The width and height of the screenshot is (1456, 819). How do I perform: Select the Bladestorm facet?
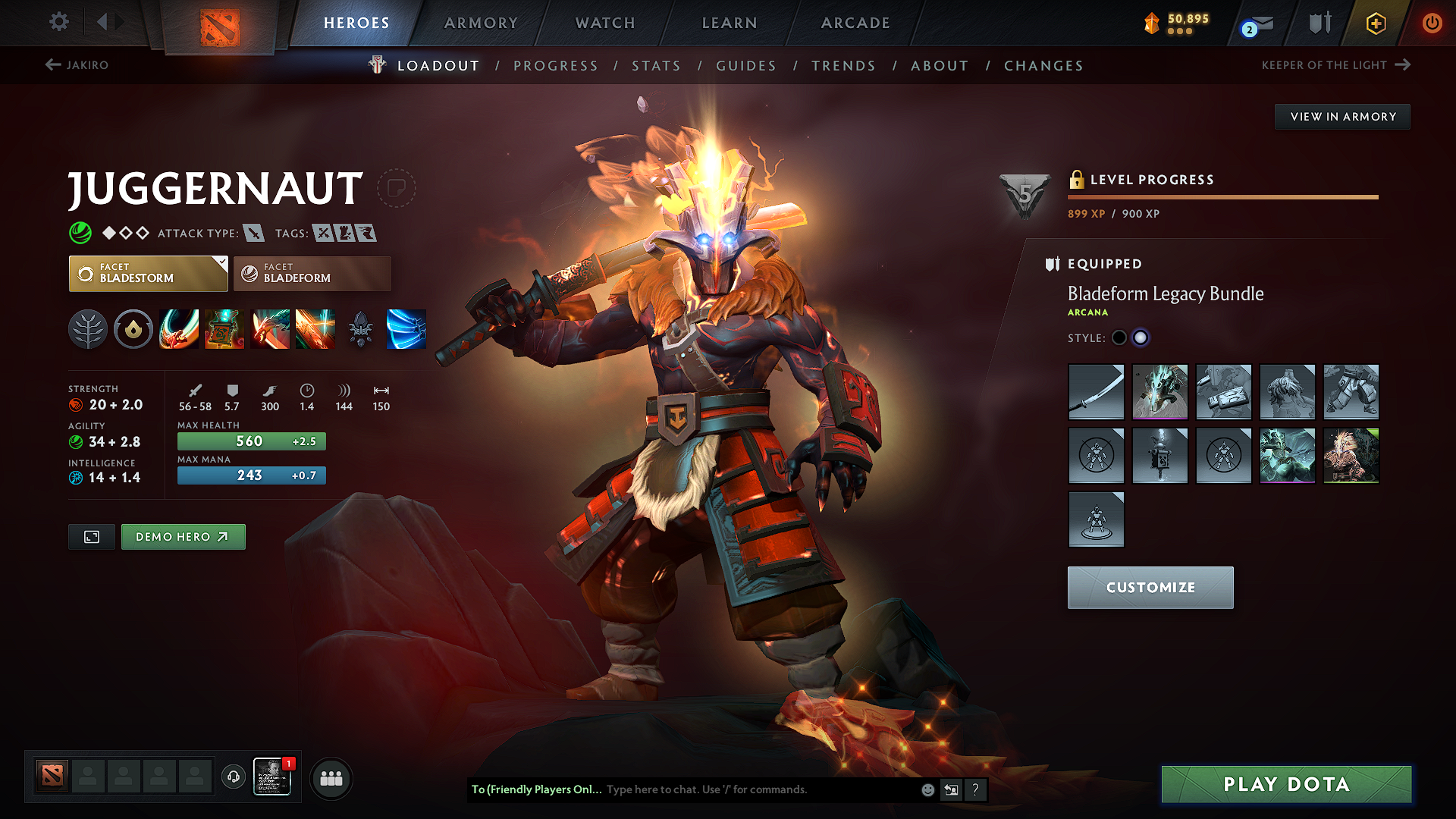pyautogui.click(x=148, y=273)
